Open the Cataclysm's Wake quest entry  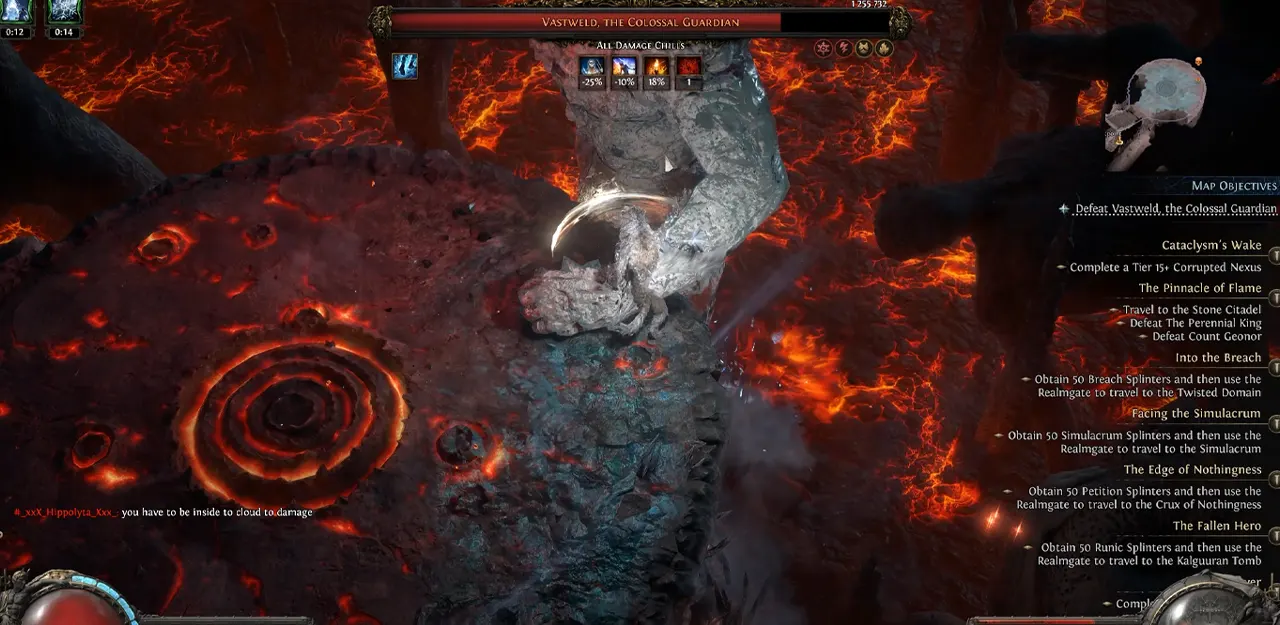pyautogui.click(x=1211, y=245)
